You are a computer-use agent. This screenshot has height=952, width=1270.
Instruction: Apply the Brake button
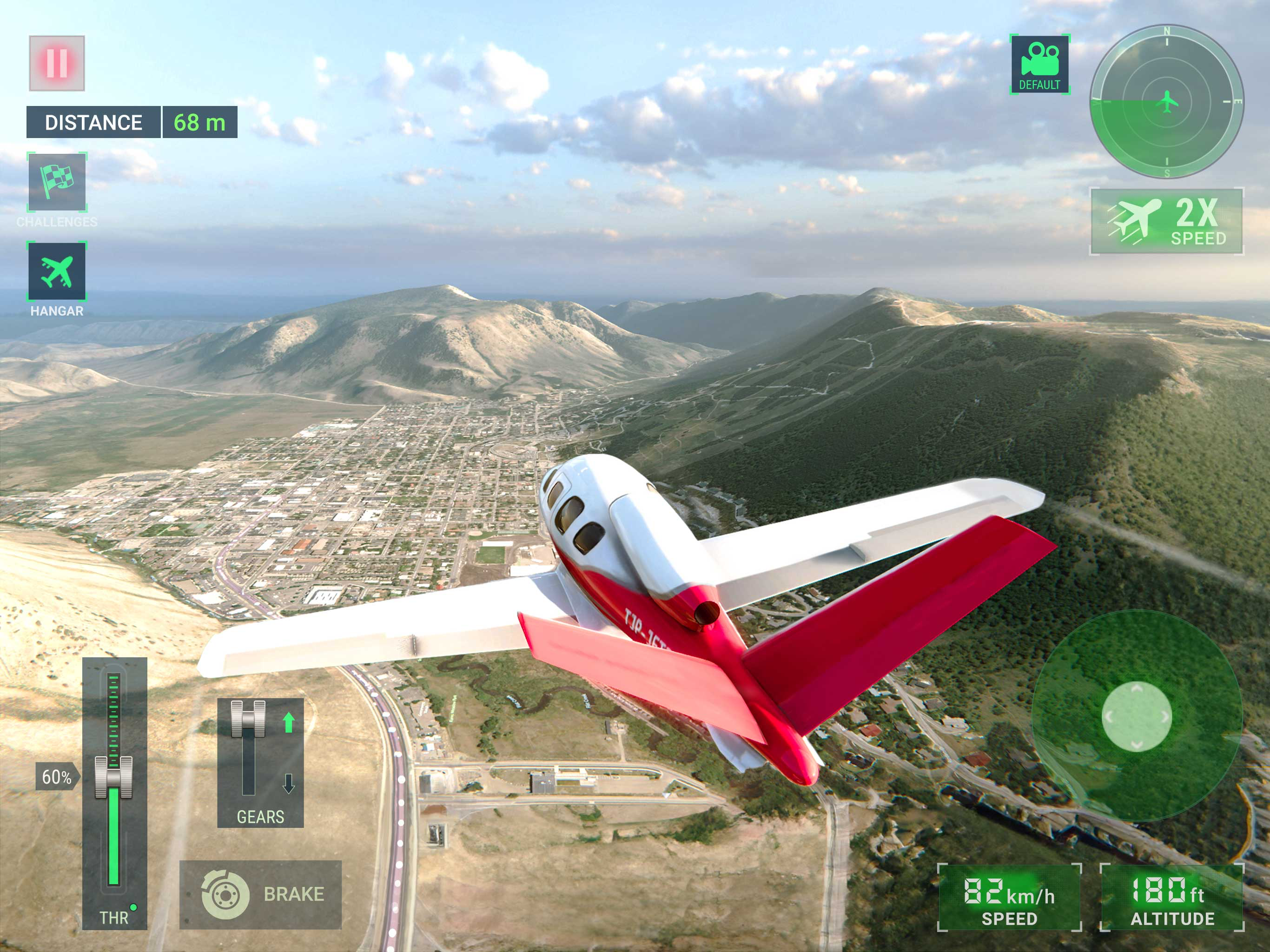pos(261,894)
